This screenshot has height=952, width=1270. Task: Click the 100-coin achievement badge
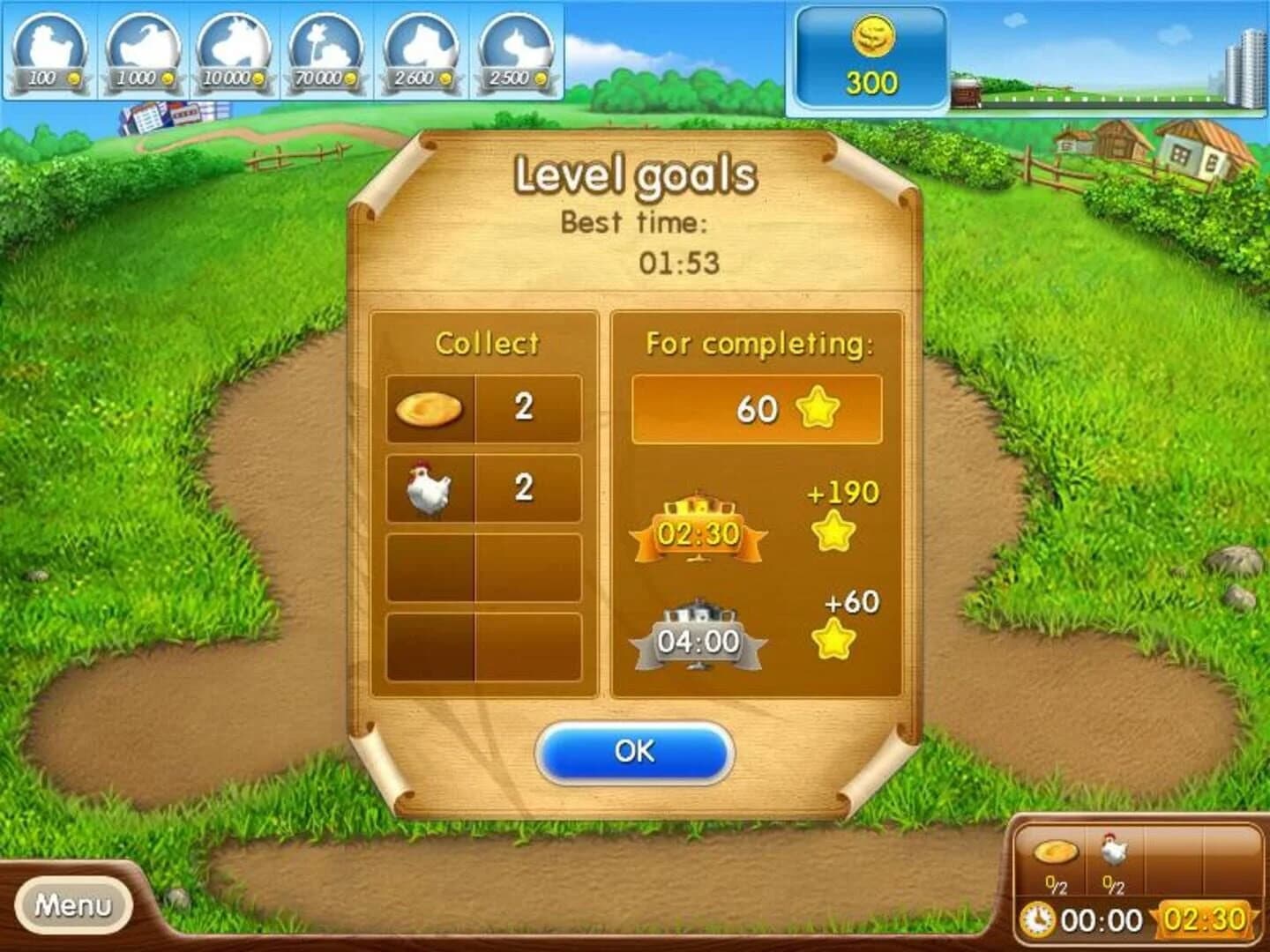(x=49, y=48)
